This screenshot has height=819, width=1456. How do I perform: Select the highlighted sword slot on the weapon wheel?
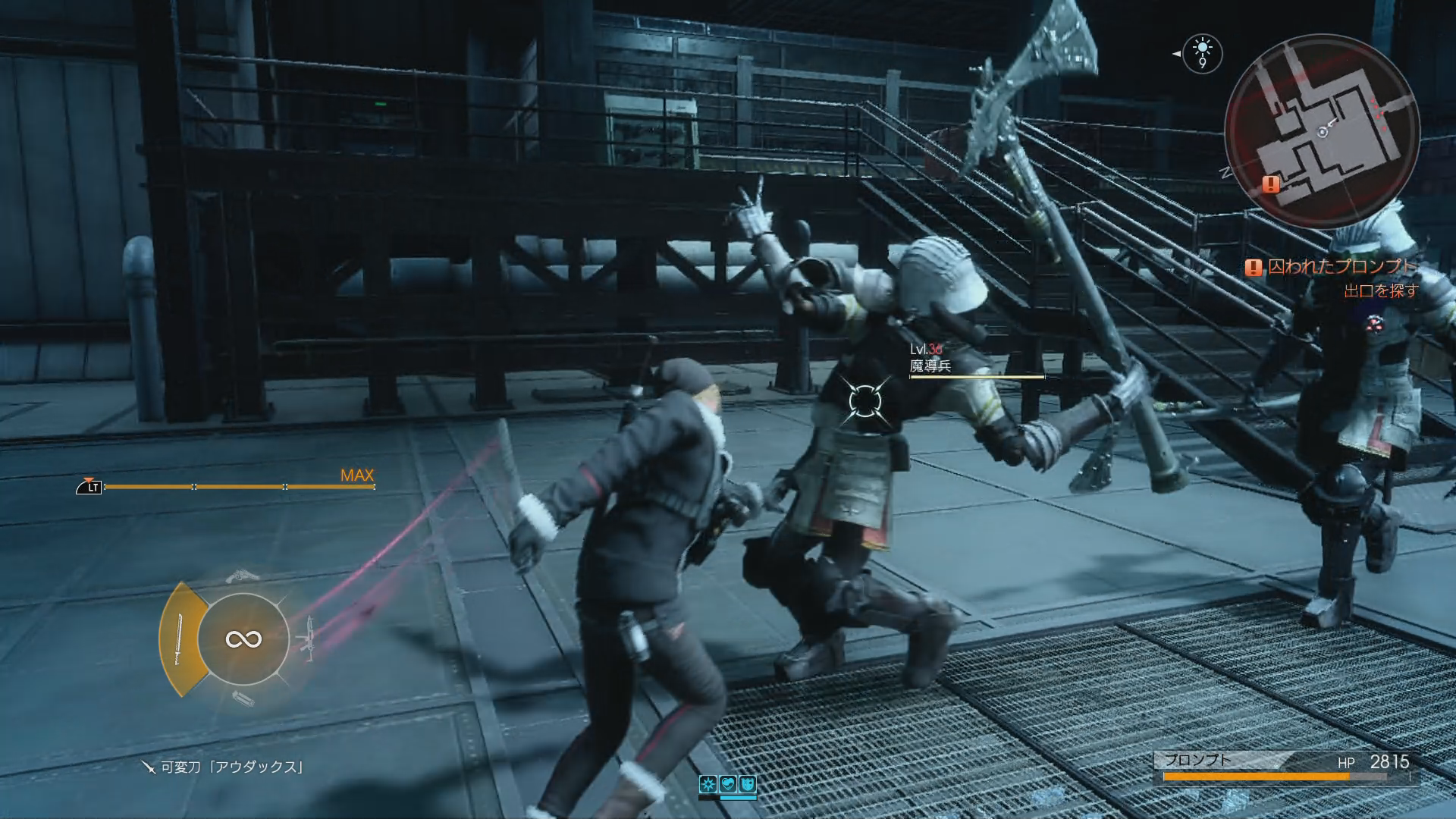(x=180, y=639)
